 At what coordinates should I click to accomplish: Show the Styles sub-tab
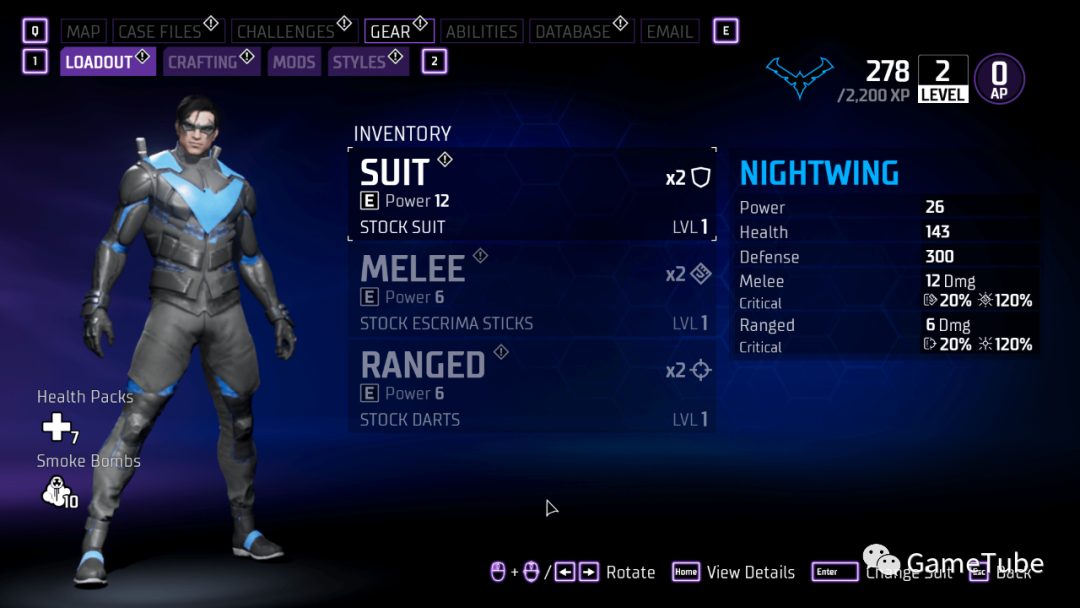click(x=360, y=62)
